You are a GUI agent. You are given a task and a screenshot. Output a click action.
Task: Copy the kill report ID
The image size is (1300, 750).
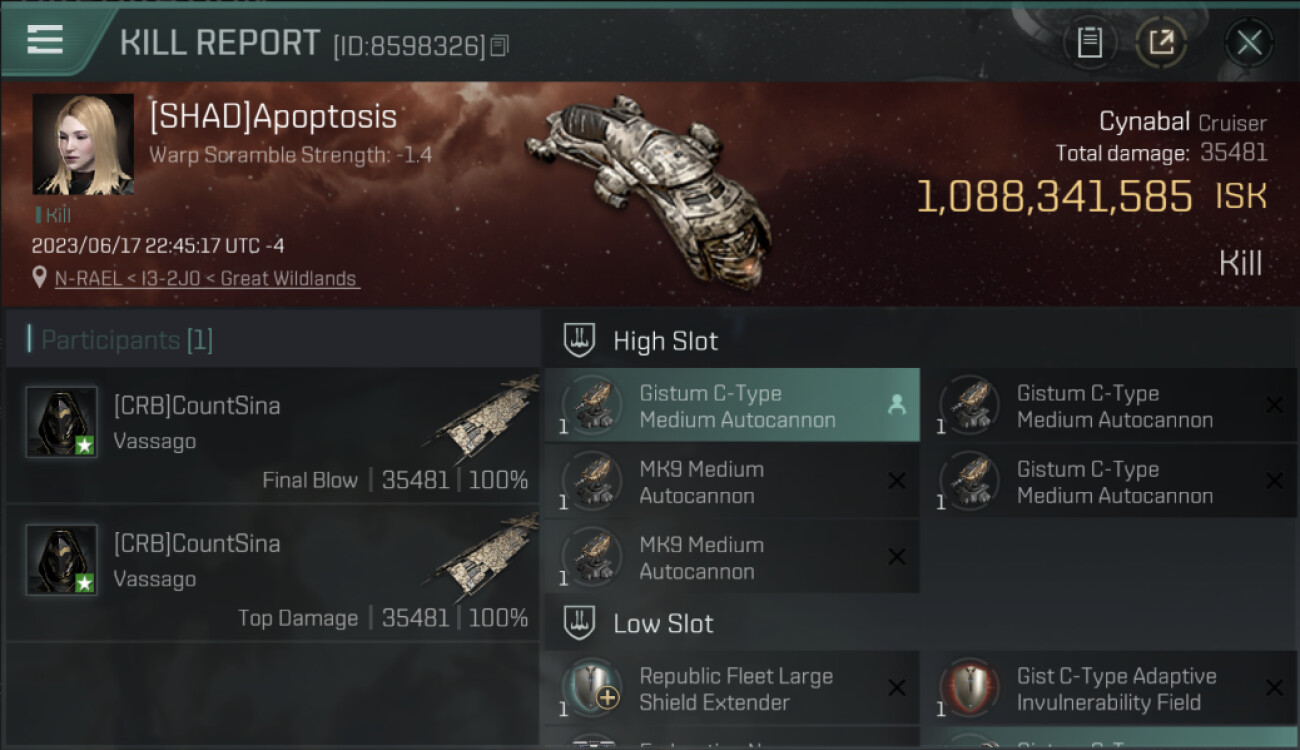[499, 46]
